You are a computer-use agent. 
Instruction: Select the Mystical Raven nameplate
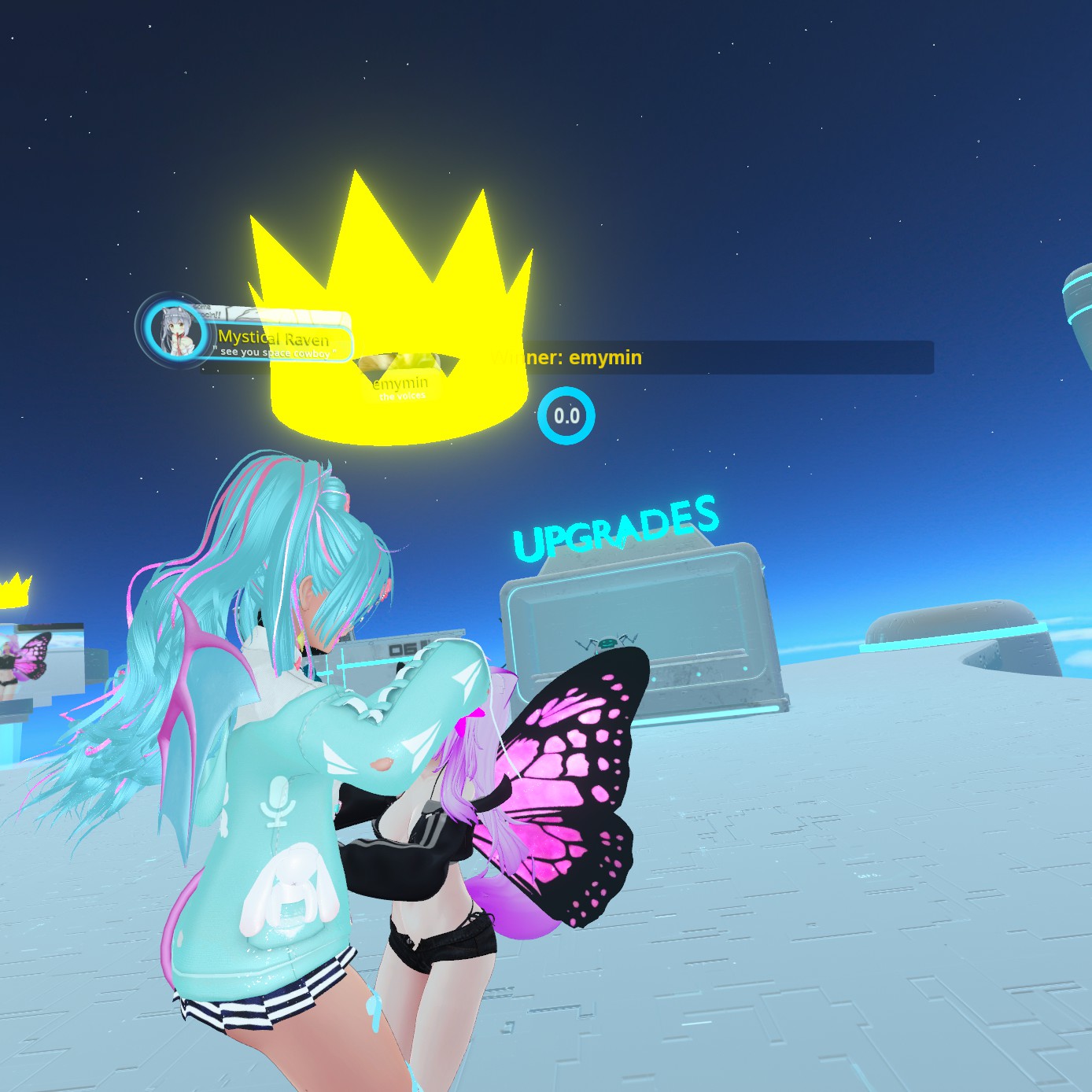(274, 340)
